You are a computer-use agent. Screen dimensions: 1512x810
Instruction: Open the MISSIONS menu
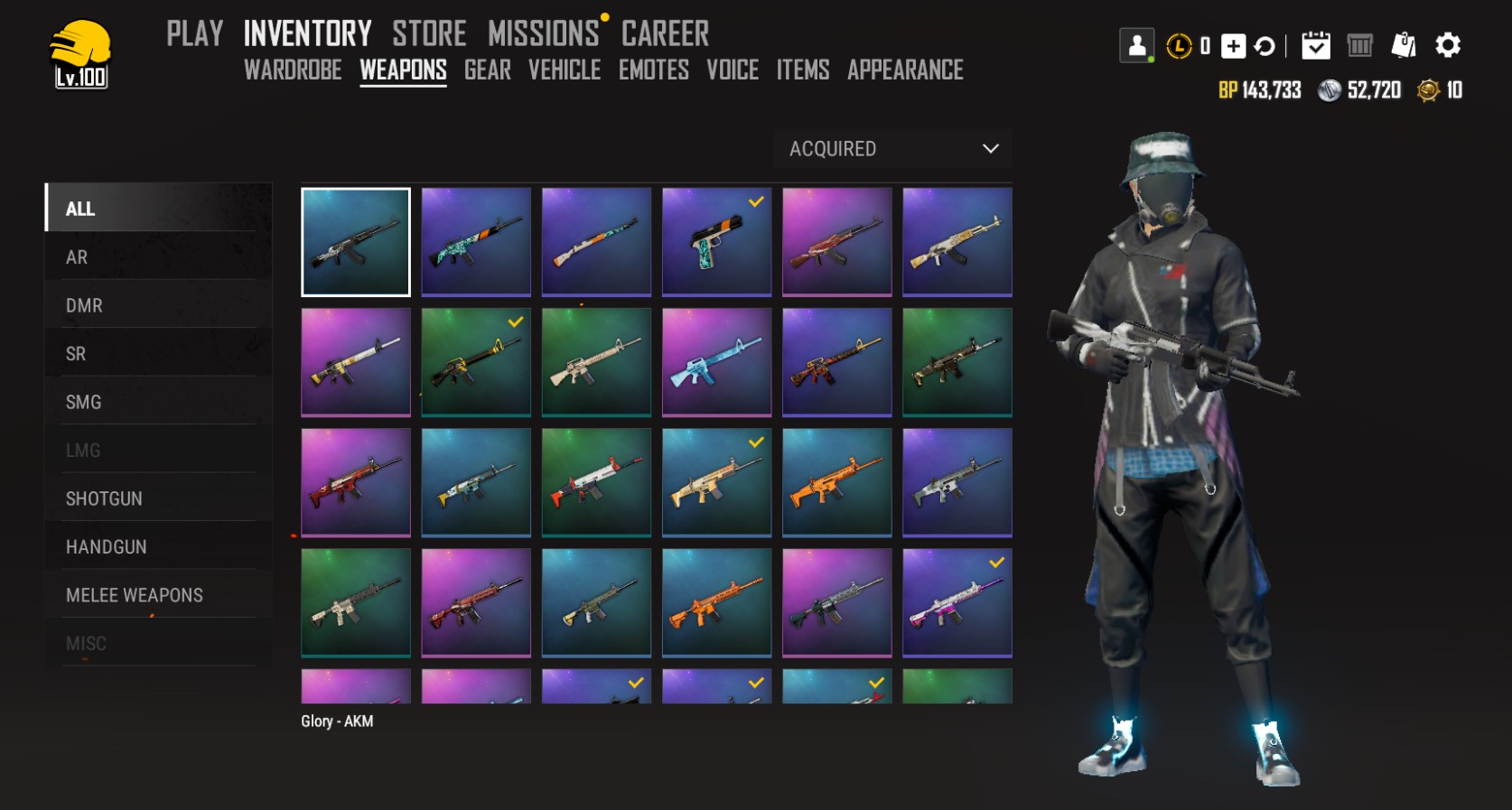tap(543, 34)
